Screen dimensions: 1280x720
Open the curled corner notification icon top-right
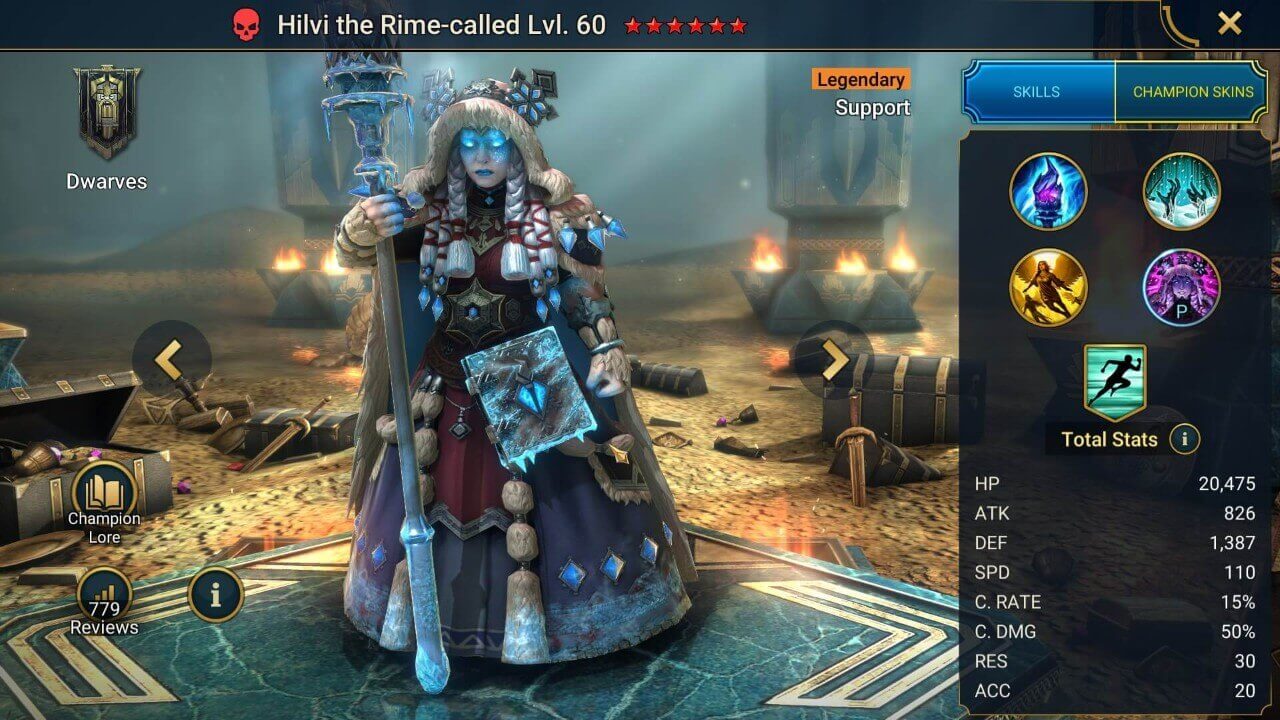1181,22
